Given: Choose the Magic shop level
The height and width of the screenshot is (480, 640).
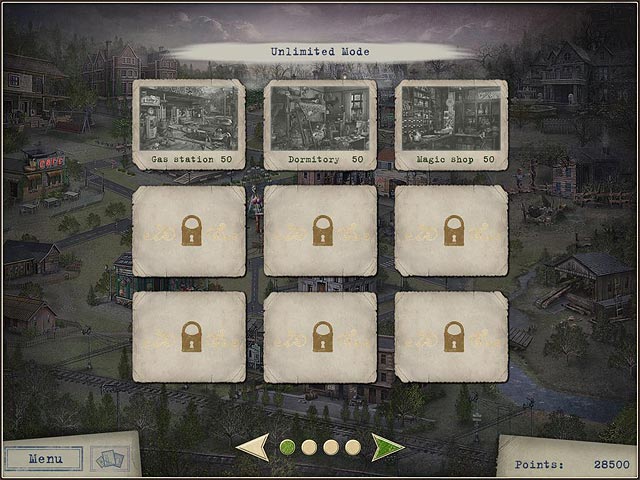Looking at the screenshot, I should pos(451,124).
